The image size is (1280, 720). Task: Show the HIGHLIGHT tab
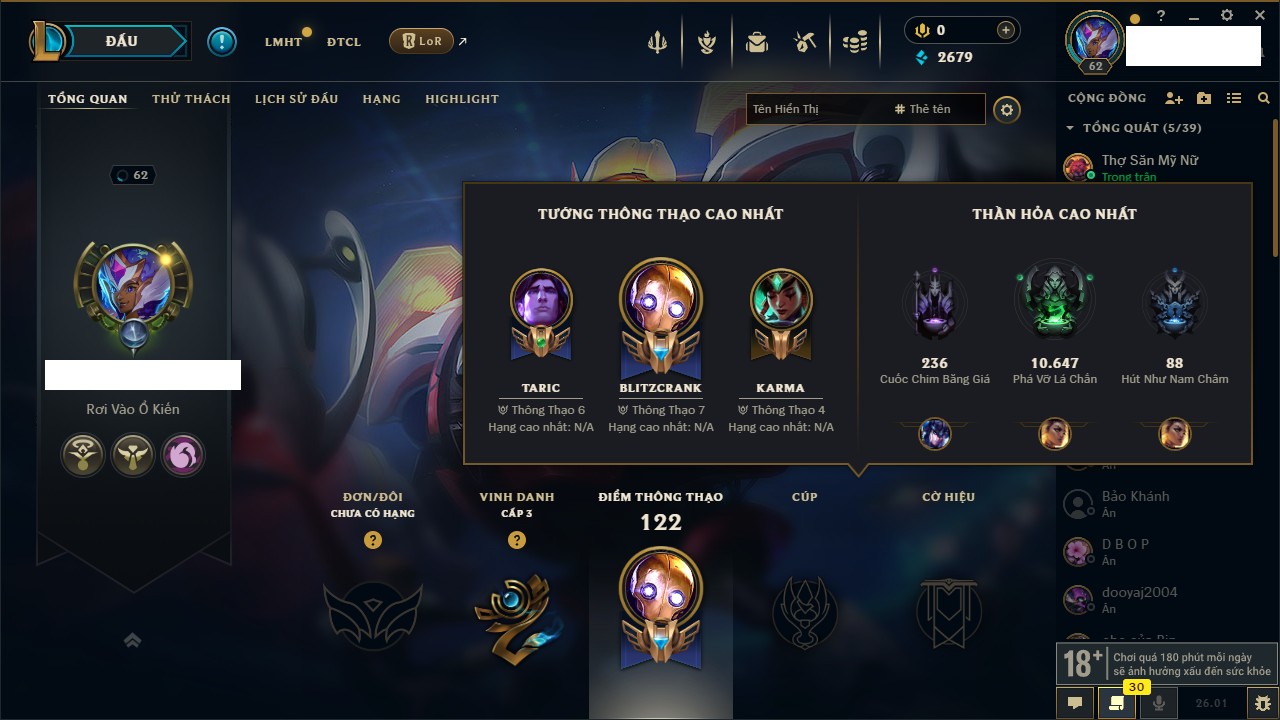click(x=461, y=99)
